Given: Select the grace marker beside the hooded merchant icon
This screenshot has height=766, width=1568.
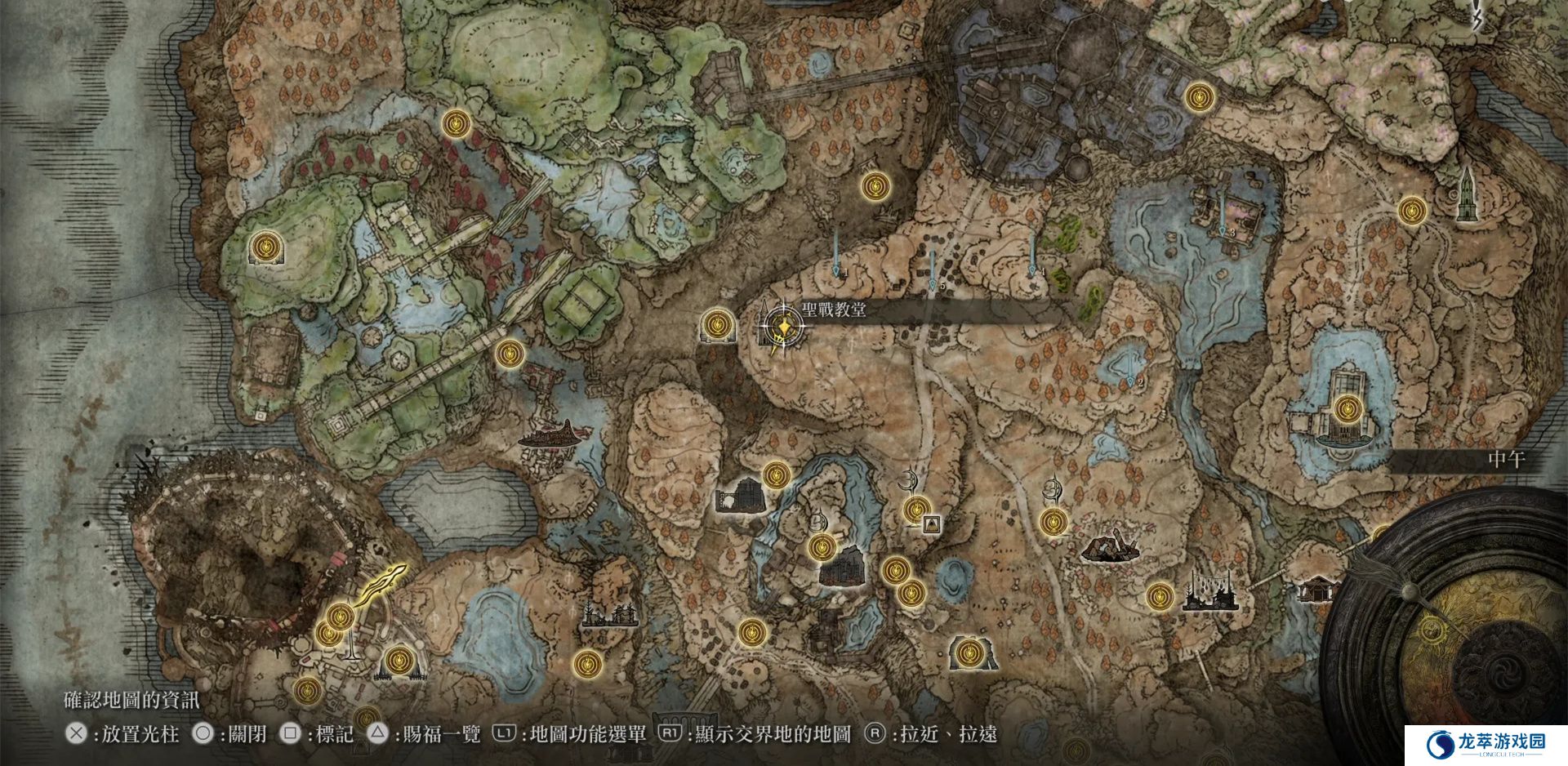Looking at the screenshot, I should click(915, 510).
